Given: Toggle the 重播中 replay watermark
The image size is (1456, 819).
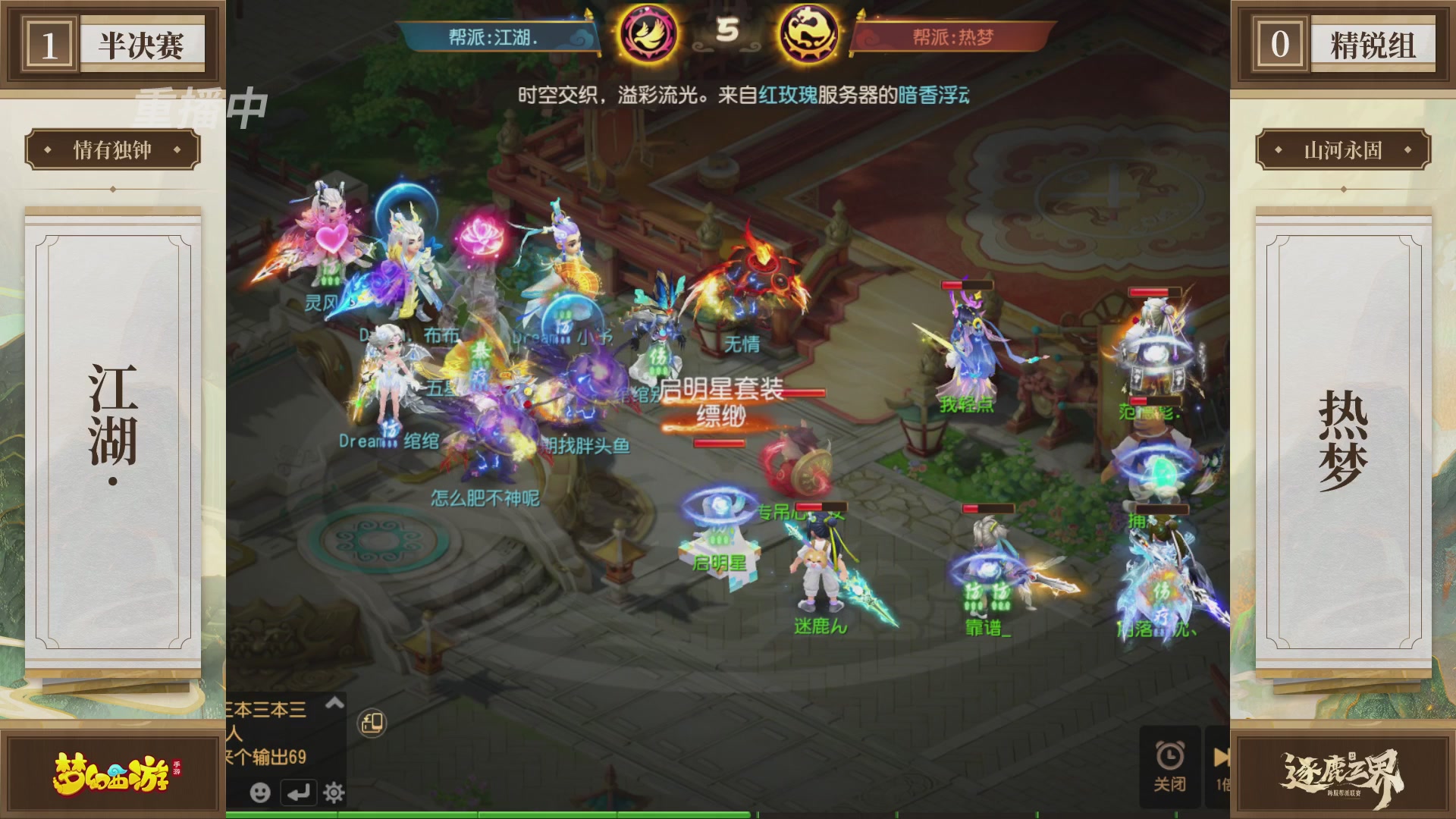Looking at the screenshot, I should (x=199, y=106).
